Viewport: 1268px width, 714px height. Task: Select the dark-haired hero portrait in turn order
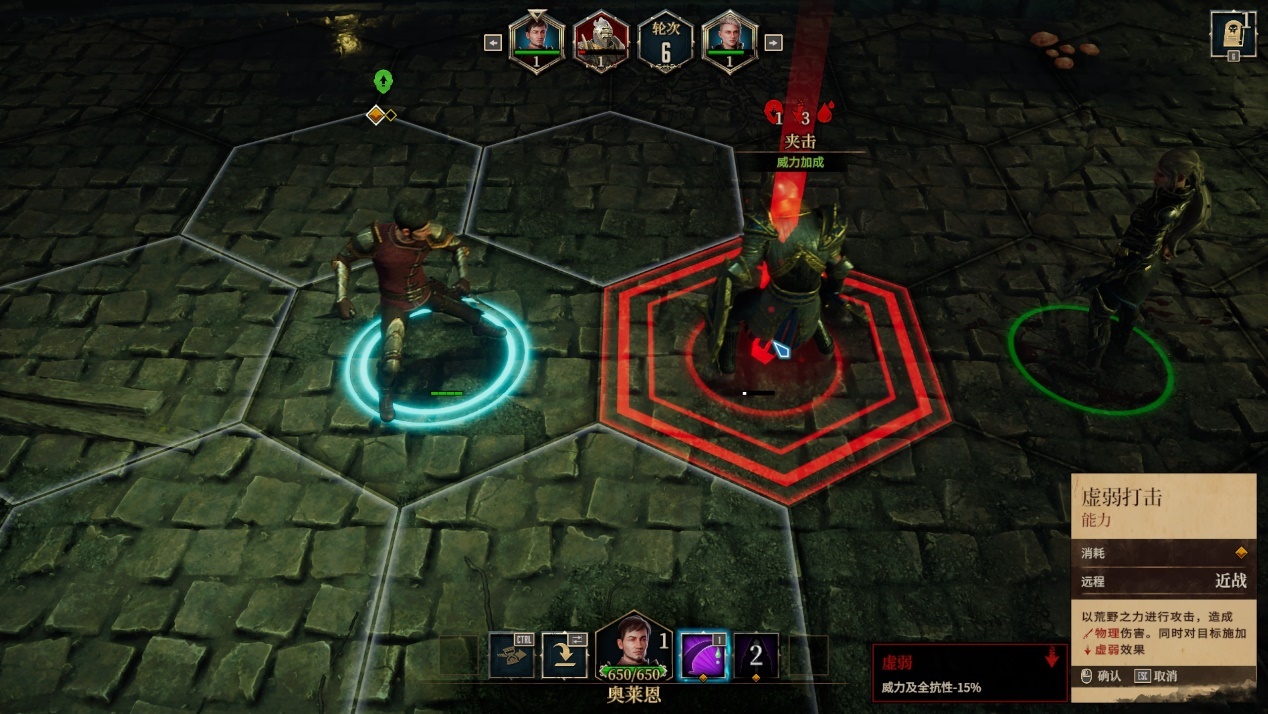pyautogui.click(x=537, y=43)
